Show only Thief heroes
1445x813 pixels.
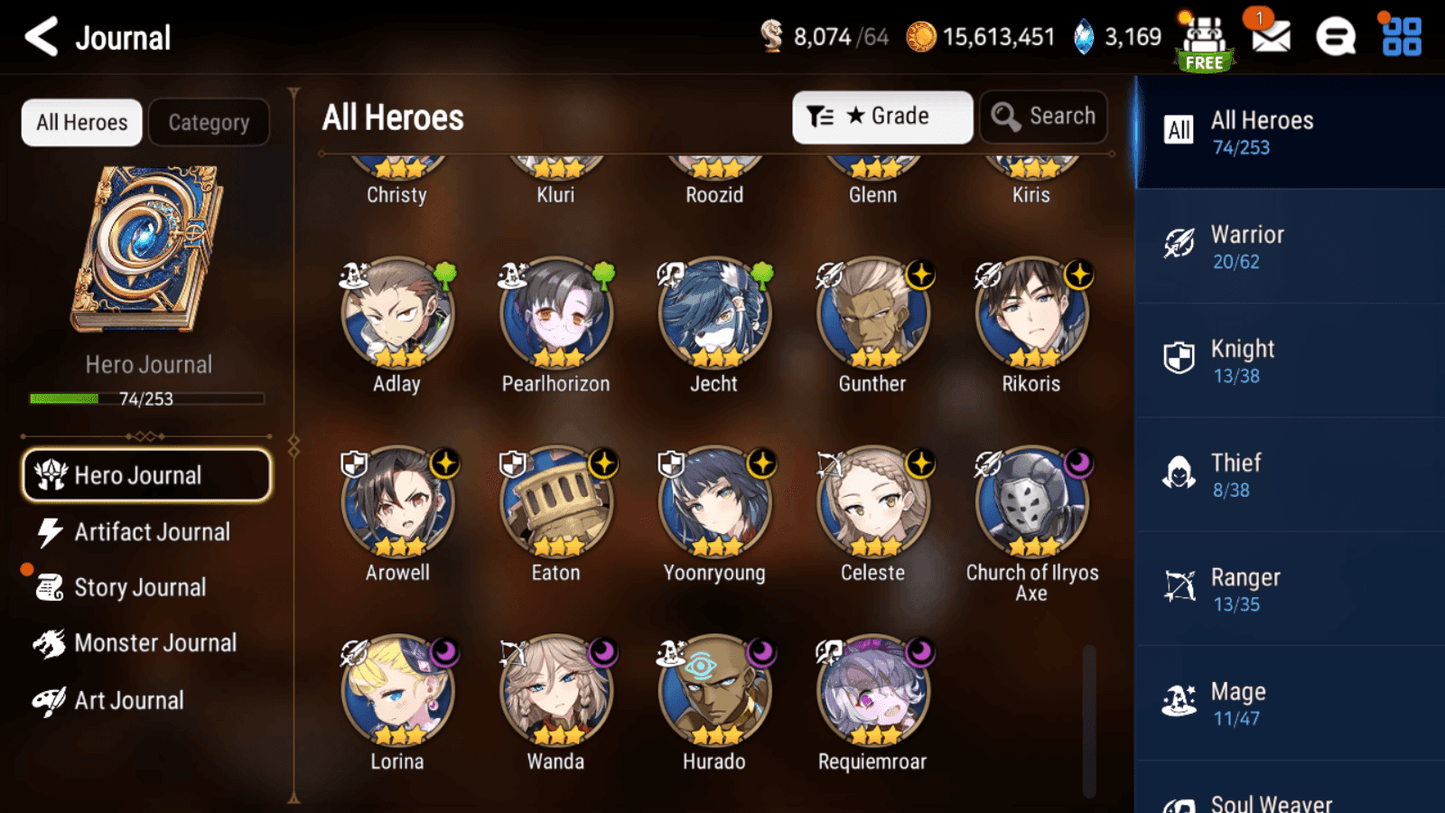[1288, 475]
